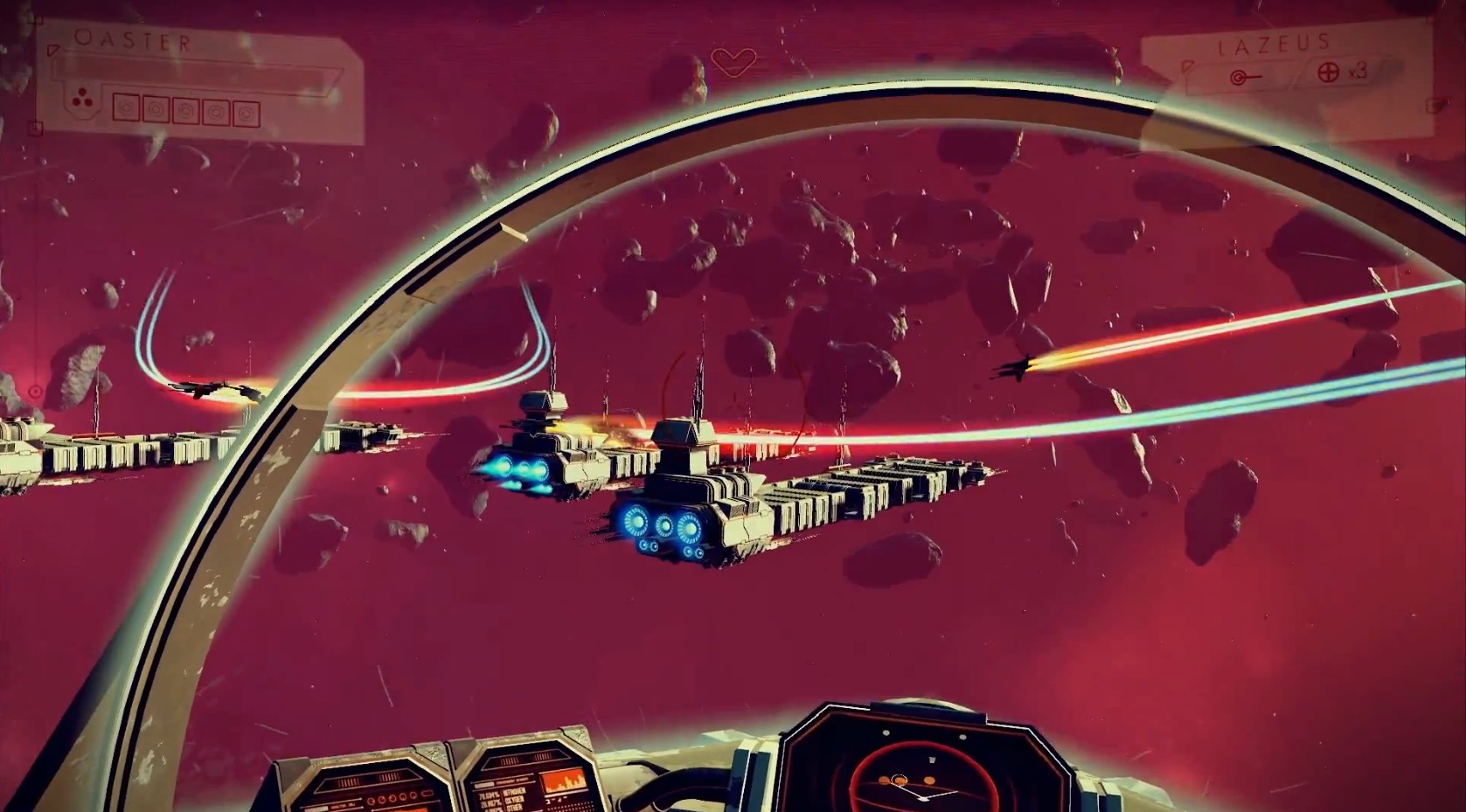Select the three-dot hazard icon under Oaster
This screenshot has width=1466, height=812.
(81, 101)
